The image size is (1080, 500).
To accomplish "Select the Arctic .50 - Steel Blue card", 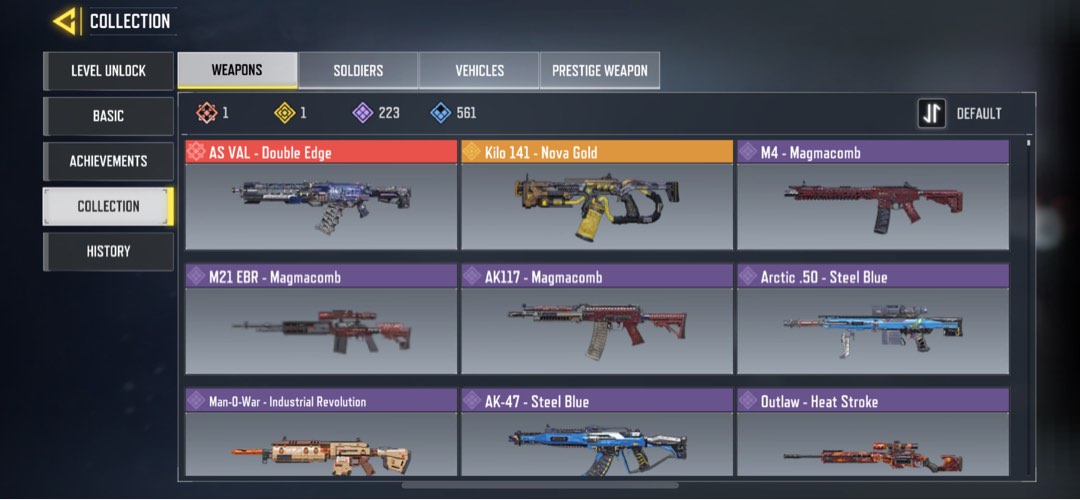I will (x=872, y=319).
